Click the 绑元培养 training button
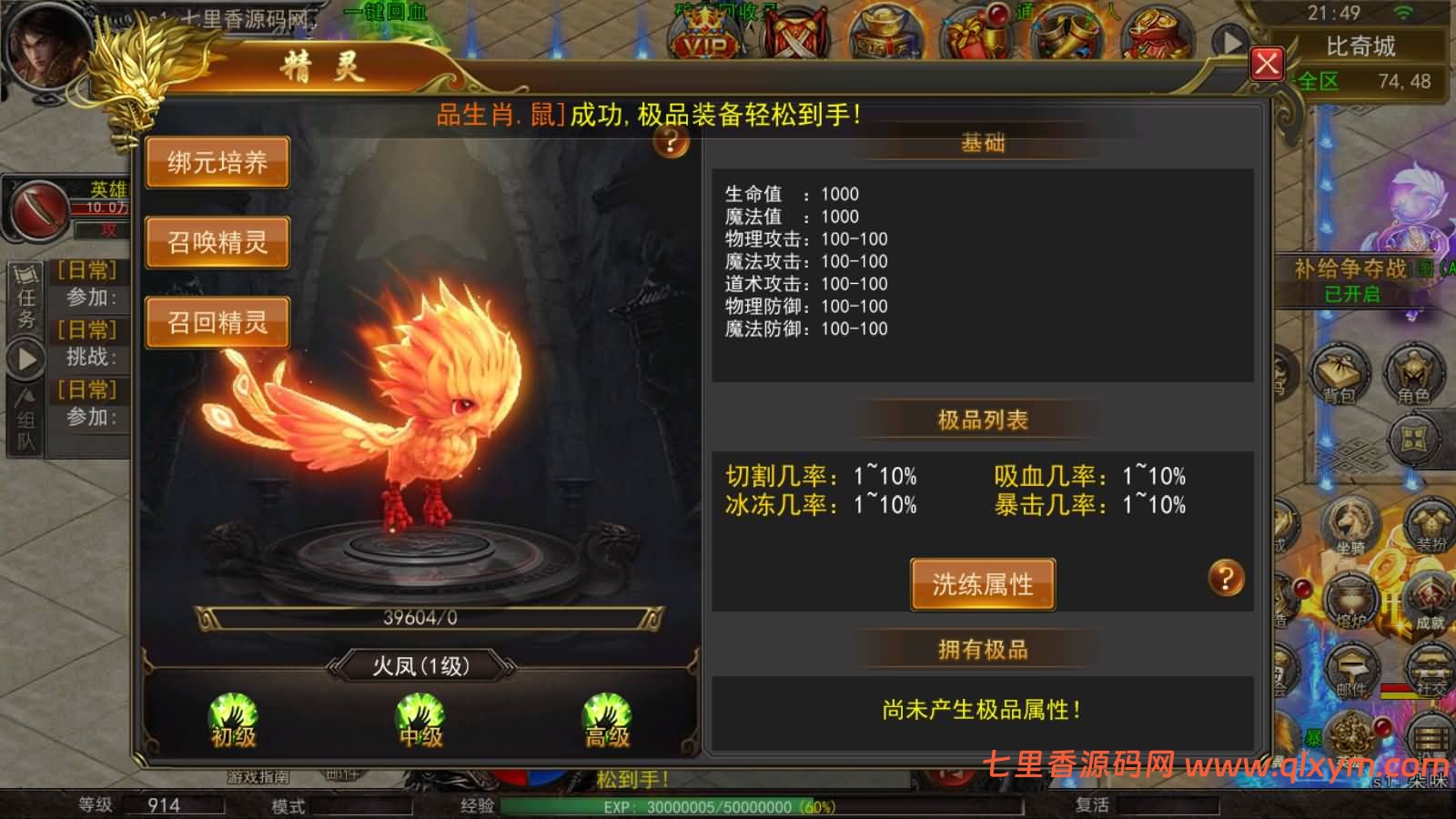The height and width of the screenshot is (819, 1456). [x=217, y=161]
